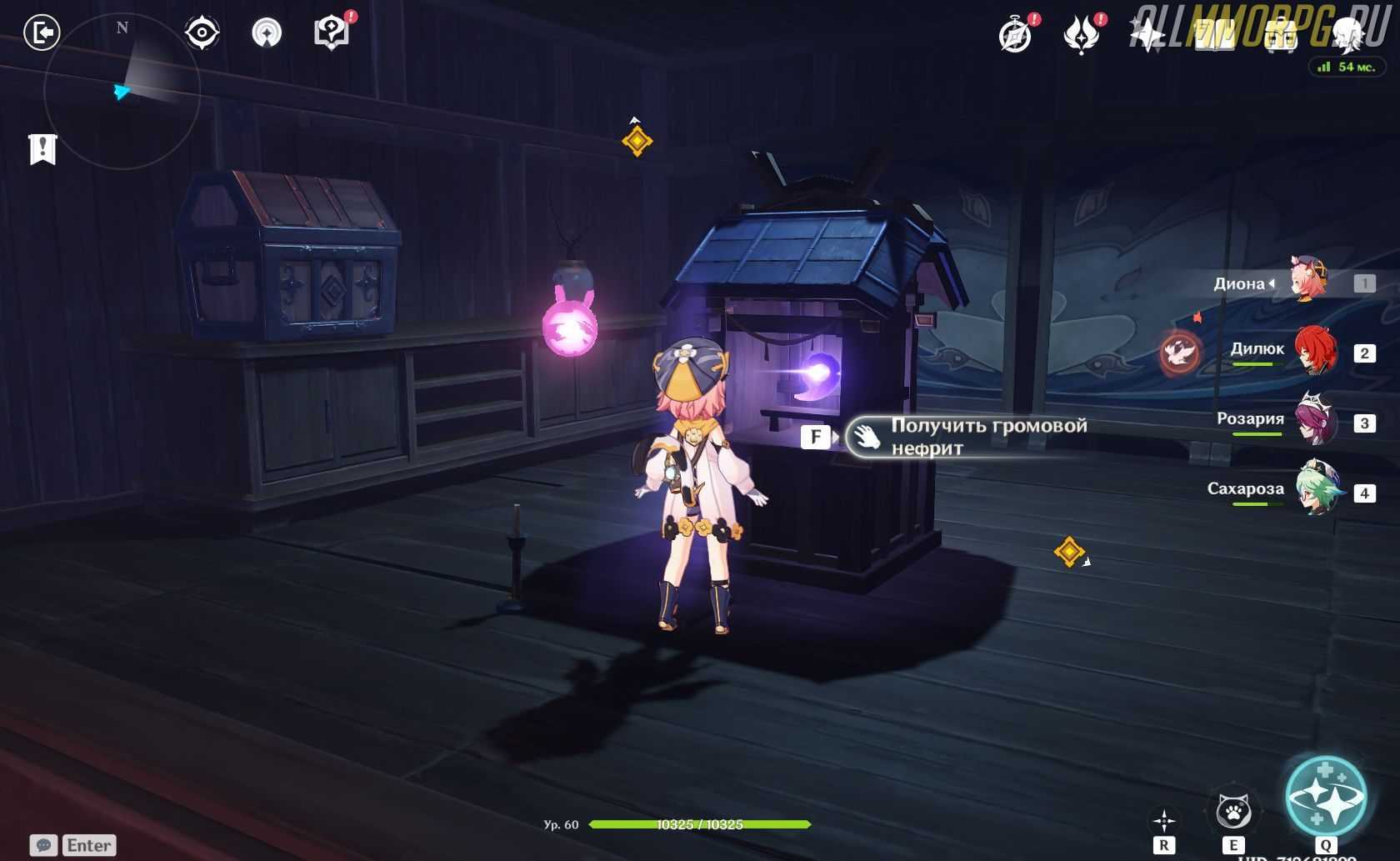The image size is (1400, 861).
Task: Open the white-haired character menu icon
Action: coord(1347,35)
